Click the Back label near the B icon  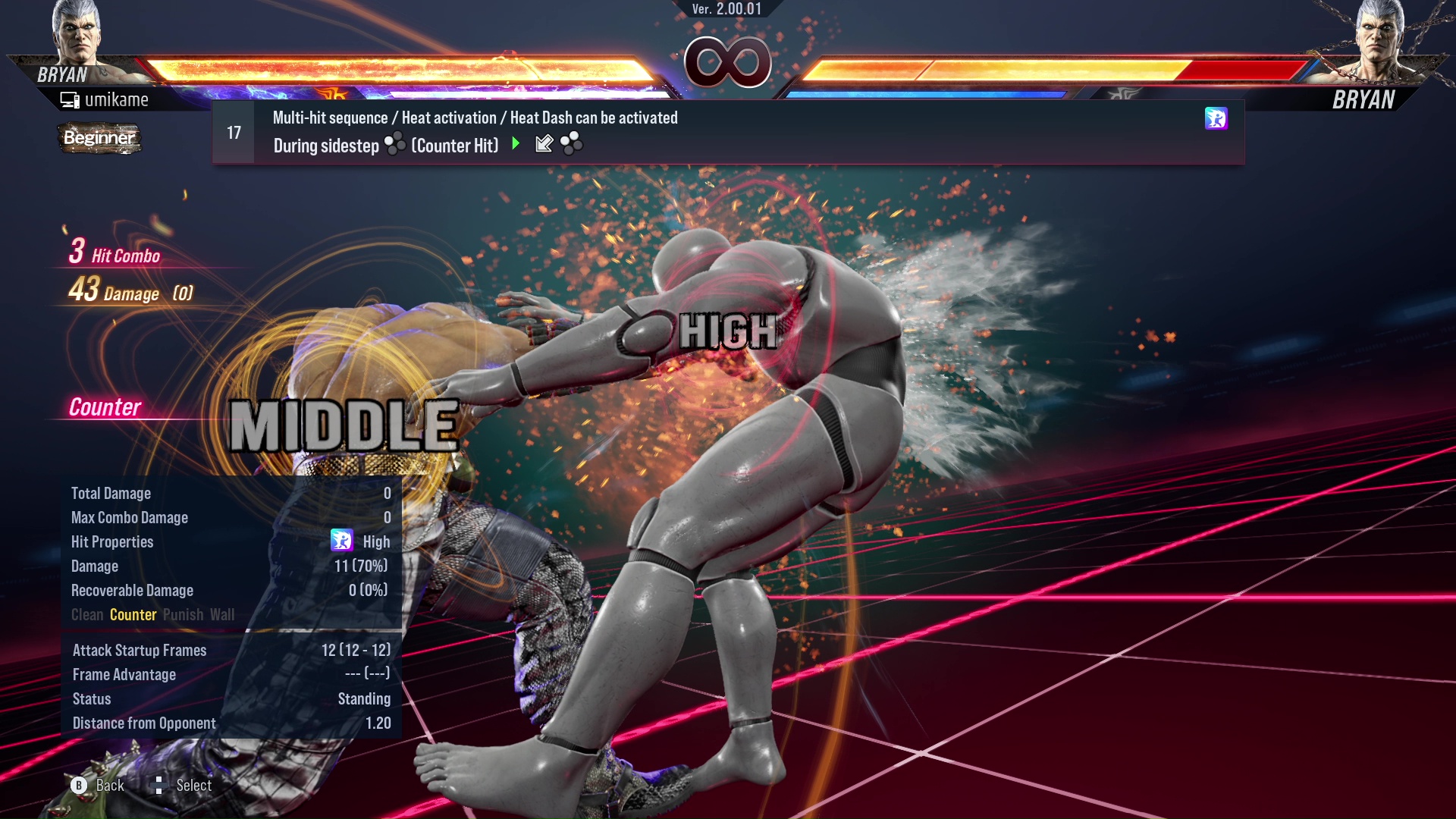[x=109, y=785]
